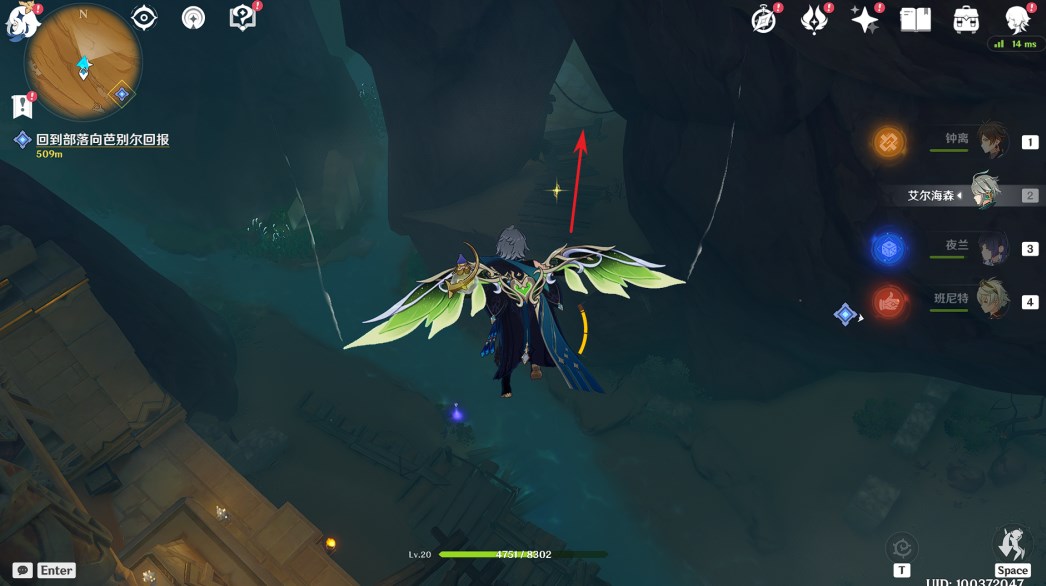Select the tracked quest 回到部落向芭别尔回报
Image resolution: width=1046 pixels, height=586 pixels.
click(x=102, y=140)
